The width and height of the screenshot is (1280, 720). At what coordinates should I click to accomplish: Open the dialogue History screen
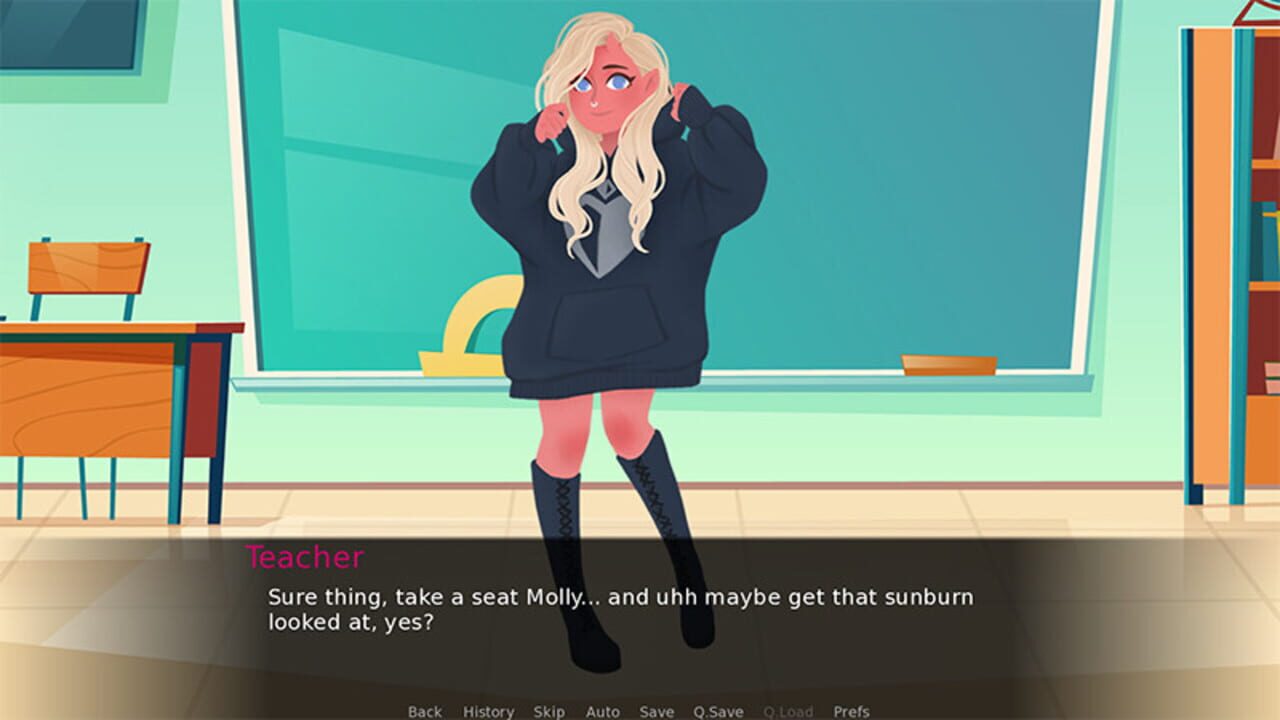click(487, 712)
